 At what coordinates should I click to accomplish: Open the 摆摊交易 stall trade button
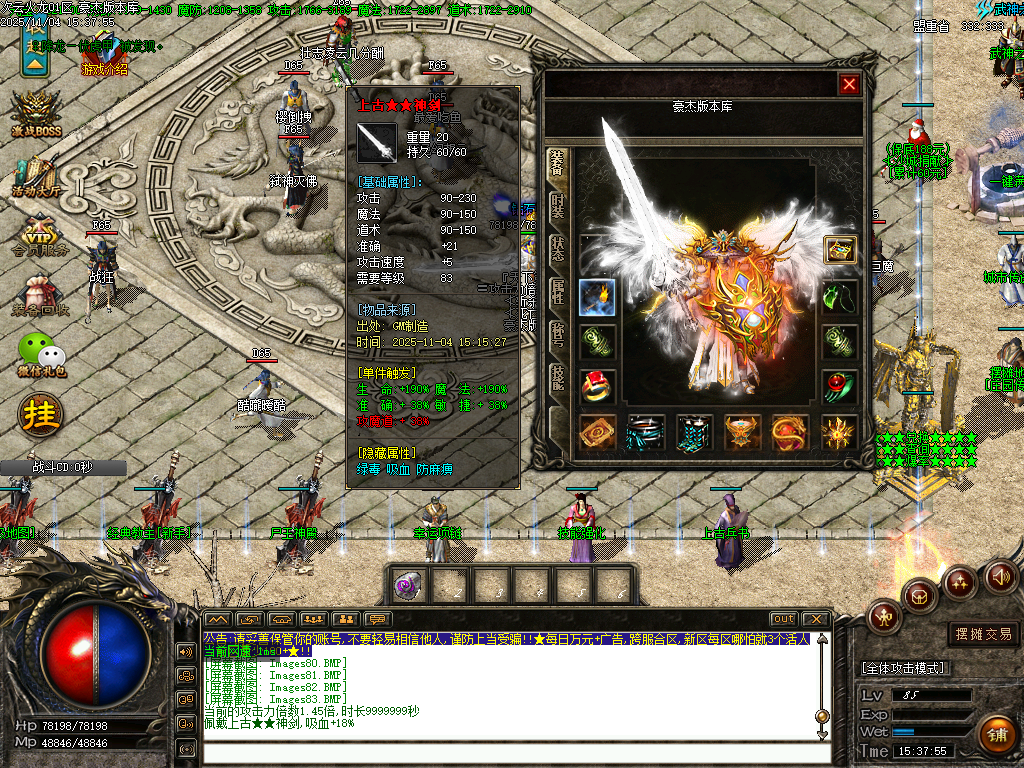982,634
